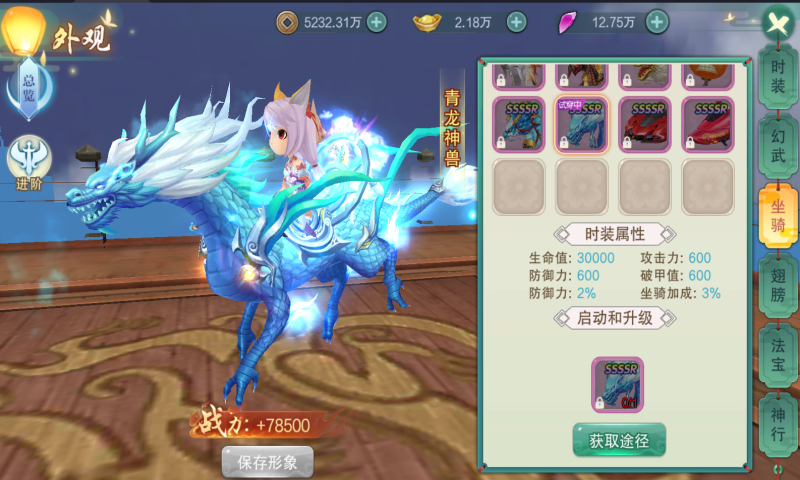Close the 外观 appearance screen
Viewport: 800px width, 480px height.
(x=777, y=24)
